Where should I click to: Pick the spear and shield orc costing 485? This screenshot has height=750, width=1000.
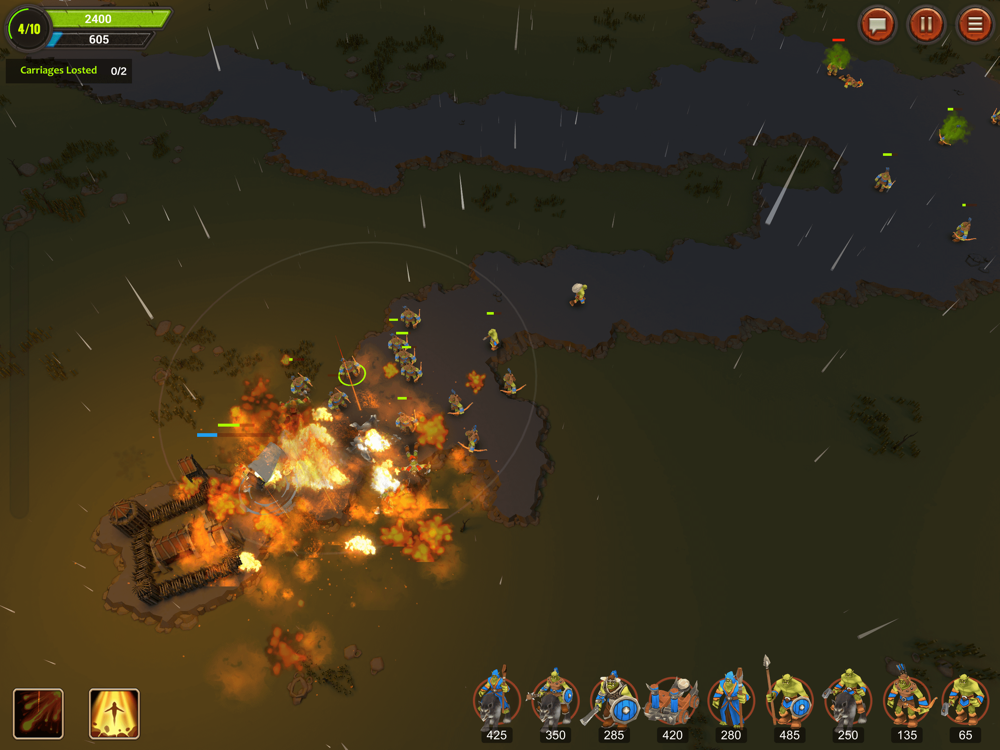[x=789, y=701]
